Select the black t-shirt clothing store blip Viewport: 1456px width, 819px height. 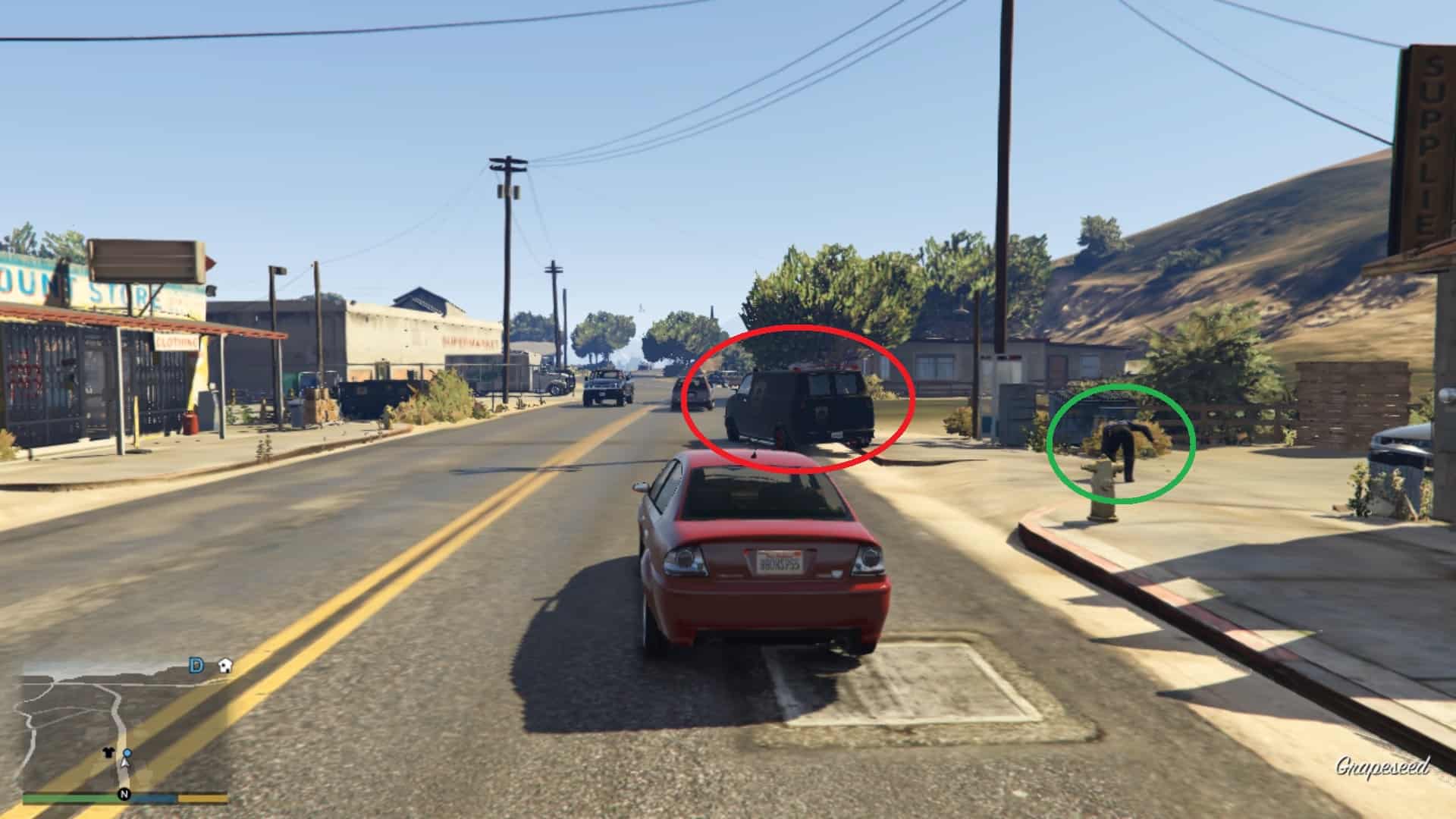coord(108,753)
